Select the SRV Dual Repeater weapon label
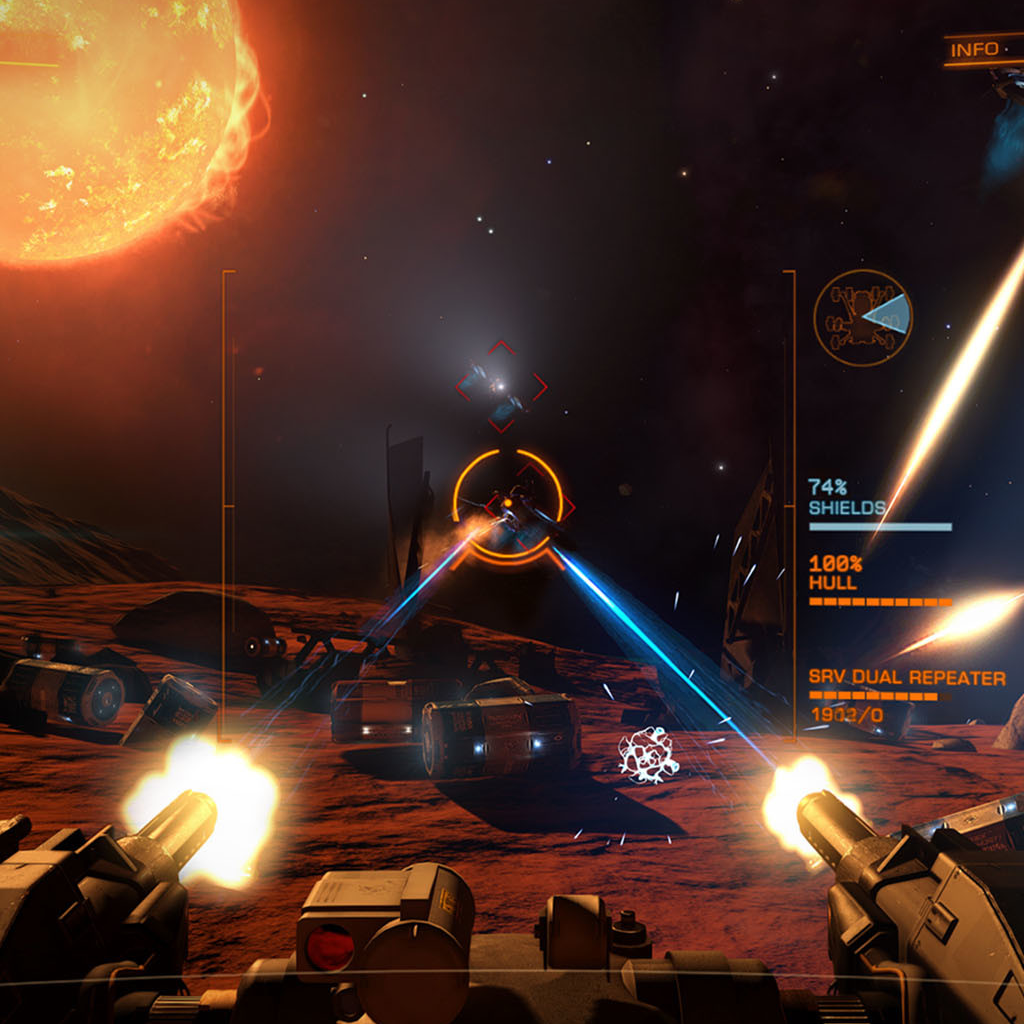This screenshot has width=1024, height=1024. [x=906, y=678]
